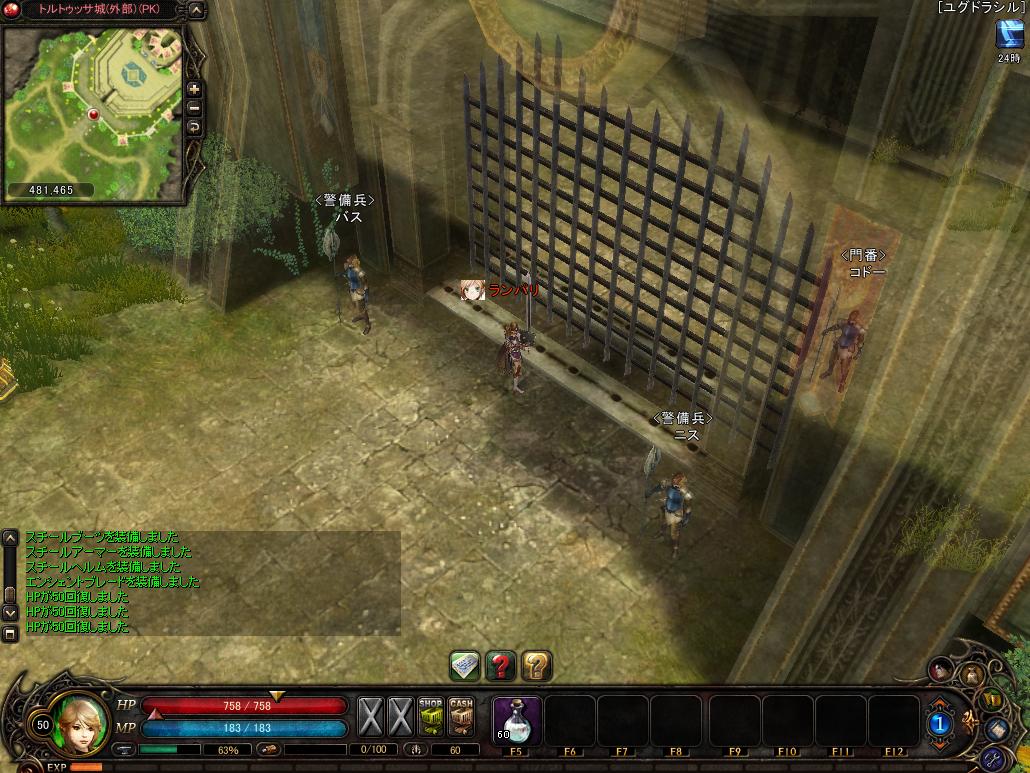The height and width of the screenshot is (773, 1030).
Task: Open the SHOP button on the bottom bar
Action: [x=431, y=716]
